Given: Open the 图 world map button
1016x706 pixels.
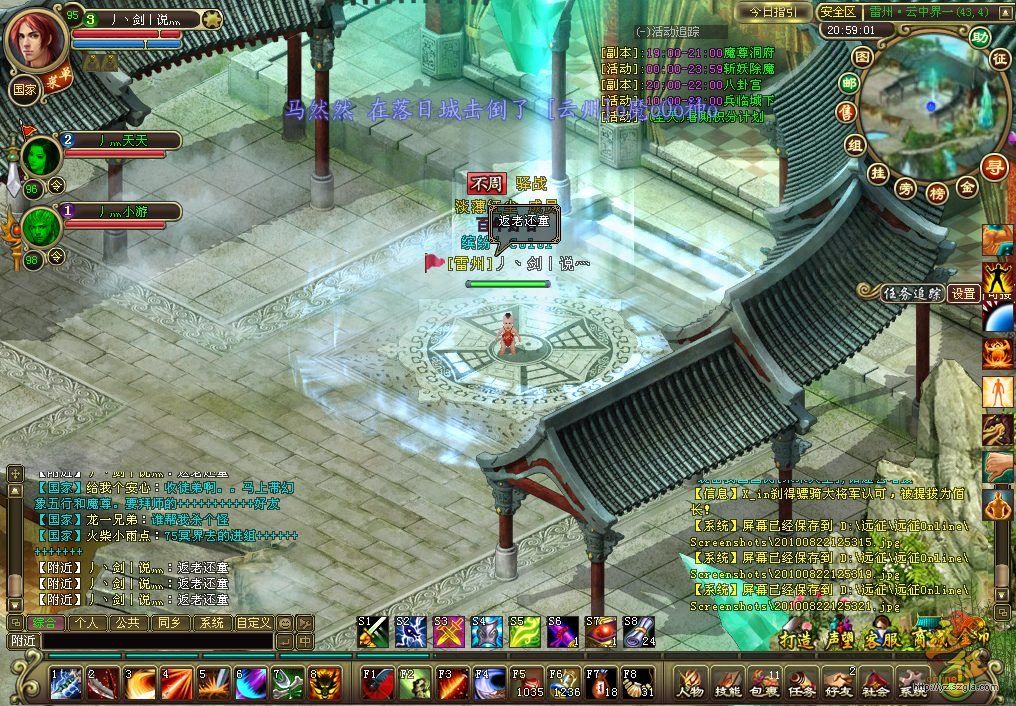Looking at the screenshot, I should tap(862, 57).
